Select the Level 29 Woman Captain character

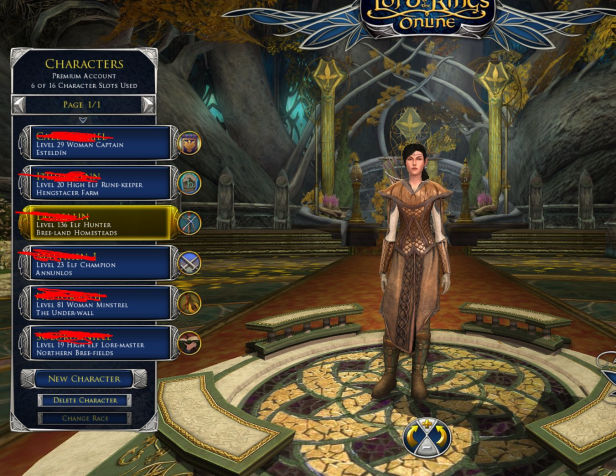95,143
